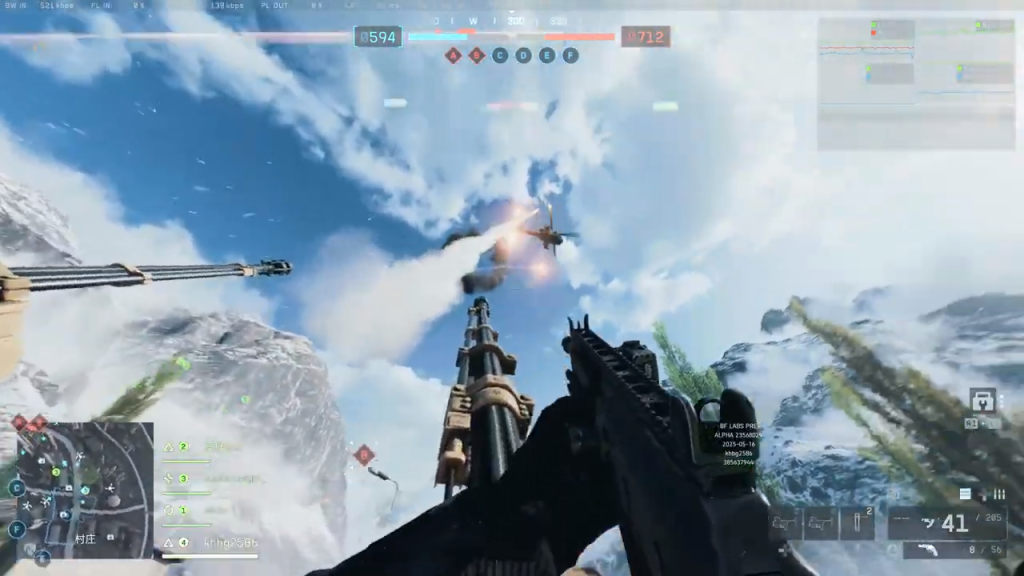The width and height of the screenshot is (1024, 576).
Task: Click objective F in the top flag row
Action: [570, 56]
